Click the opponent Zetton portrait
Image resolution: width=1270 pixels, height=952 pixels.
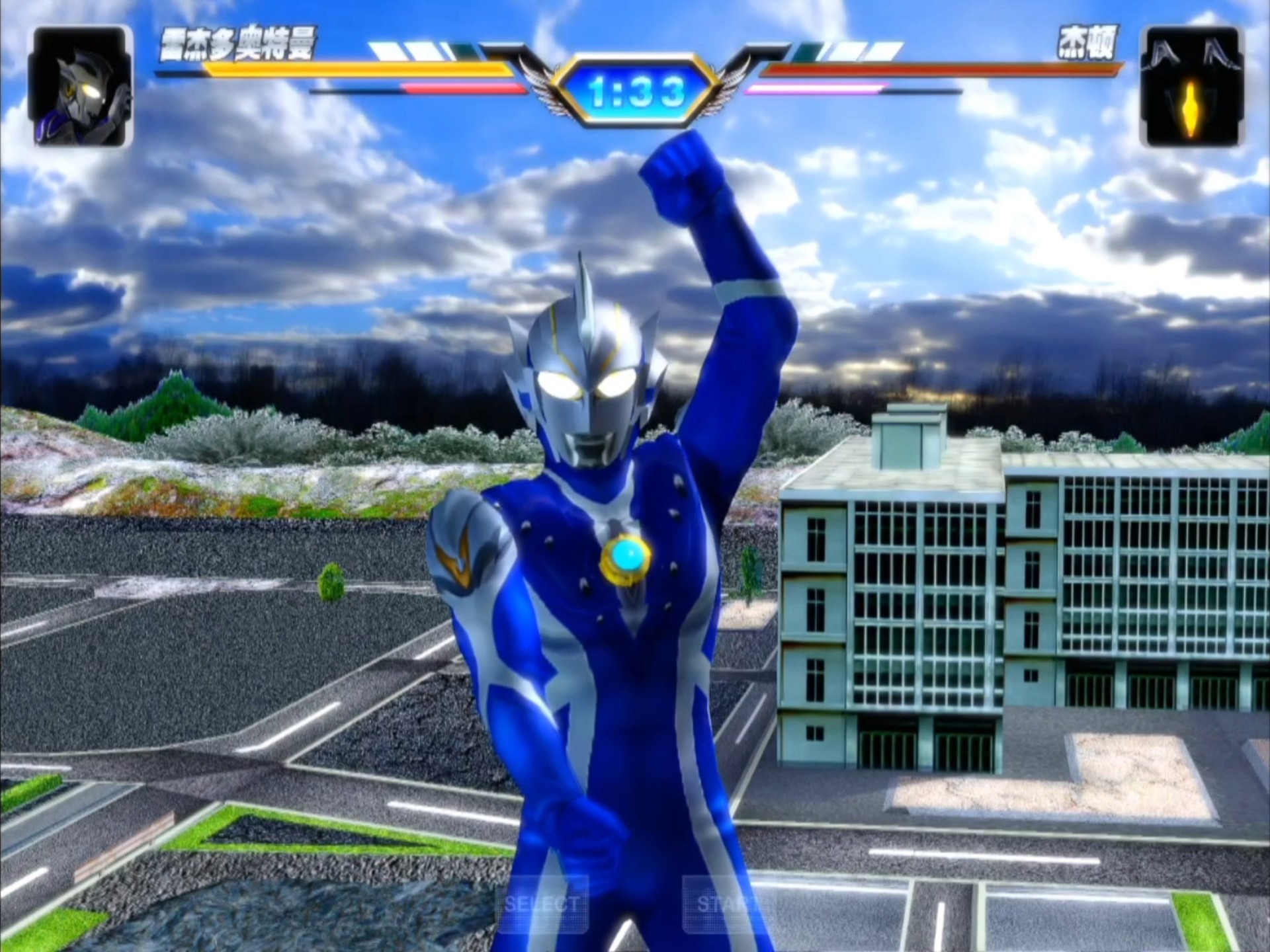coord(1191,87)
